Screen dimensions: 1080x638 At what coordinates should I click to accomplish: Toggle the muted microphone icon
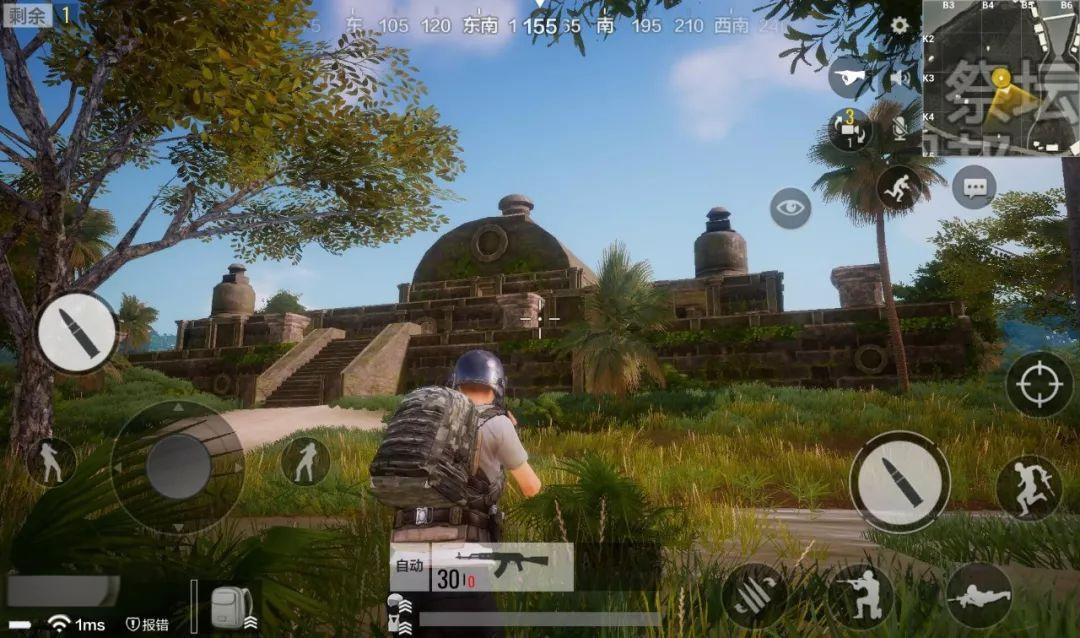(899, 127)
